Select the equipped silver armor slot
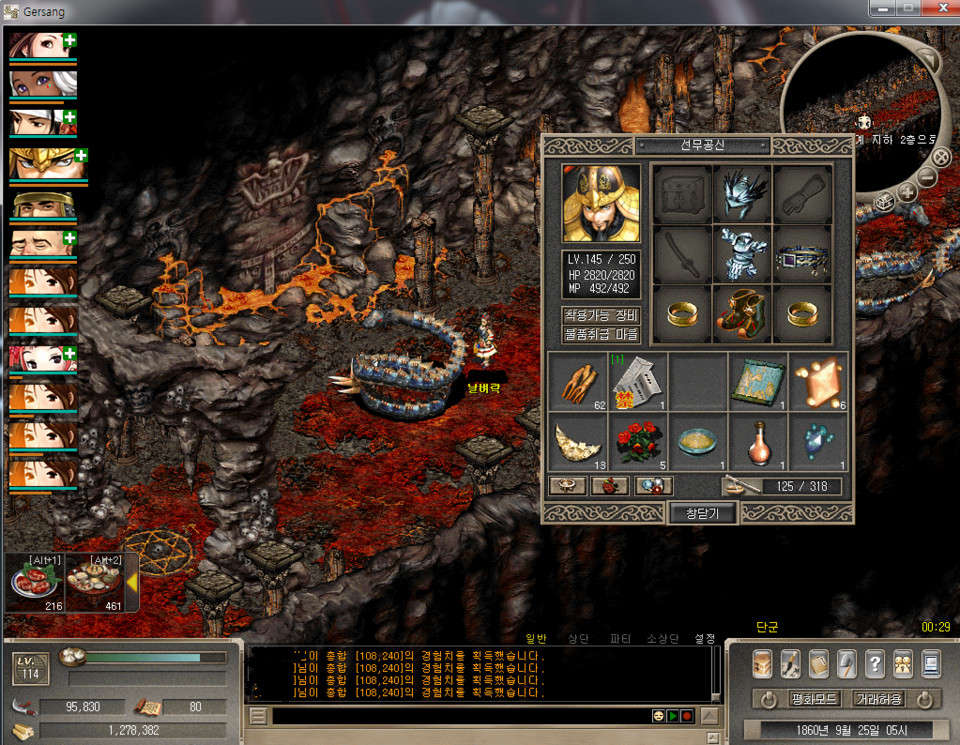The image size is (960, 745). (742, 254)
